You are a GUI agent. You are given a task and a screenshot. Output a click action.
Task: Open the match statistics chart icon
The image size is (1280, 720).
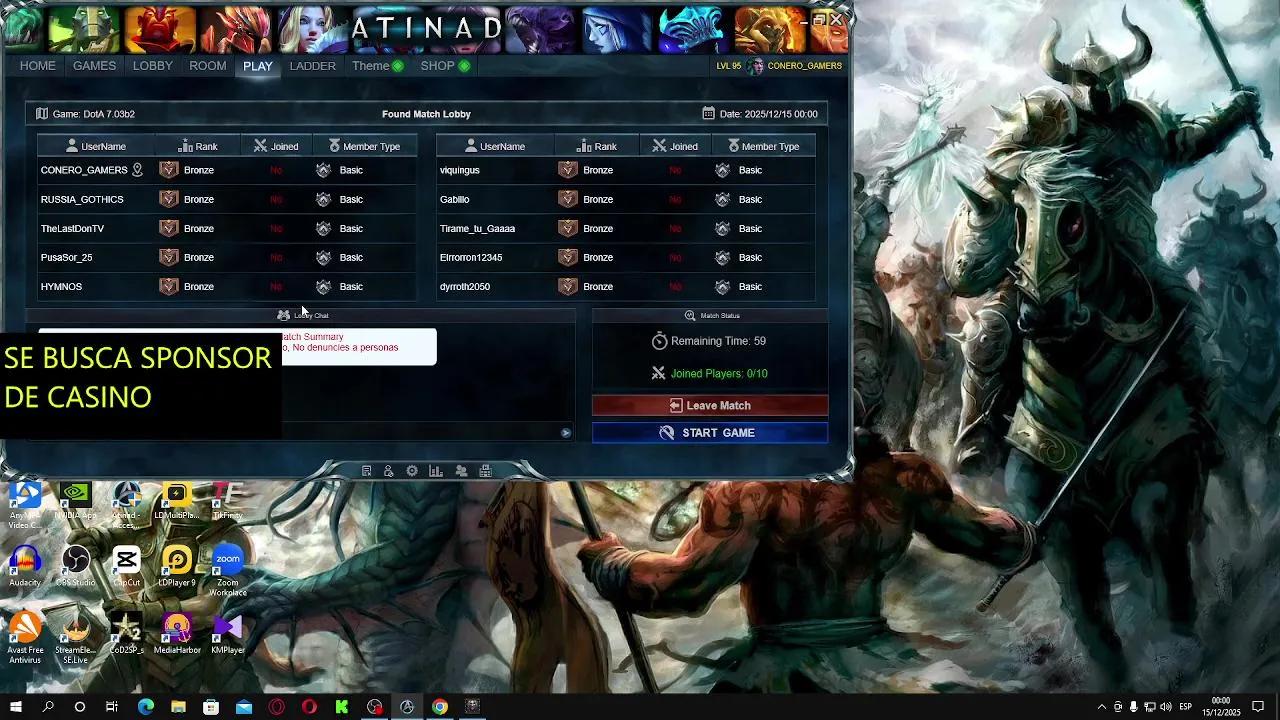click(x=435, y=469)
